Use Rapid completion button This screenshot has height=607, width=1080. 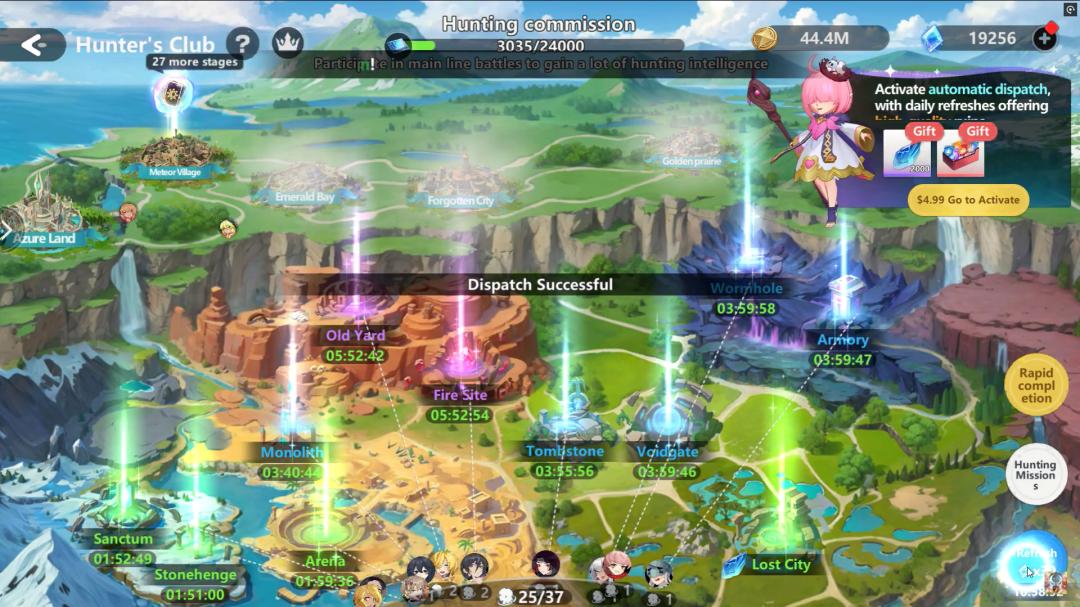pyautogui.click(x=1036, y=385)
